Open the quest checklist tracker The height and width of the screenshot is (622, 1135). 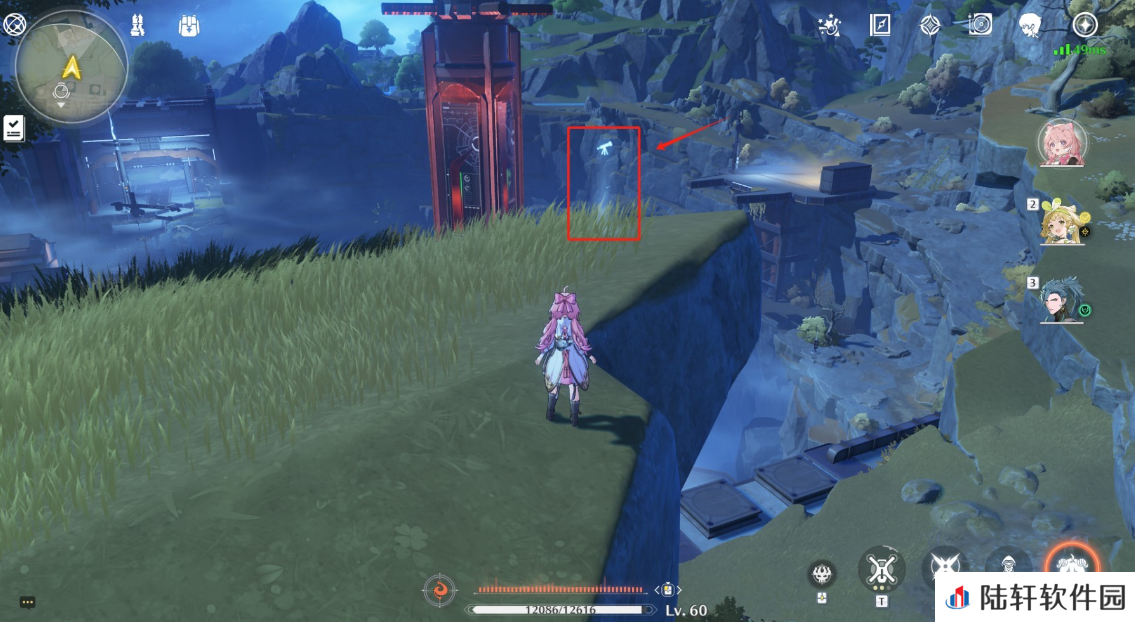click(14, 127)
